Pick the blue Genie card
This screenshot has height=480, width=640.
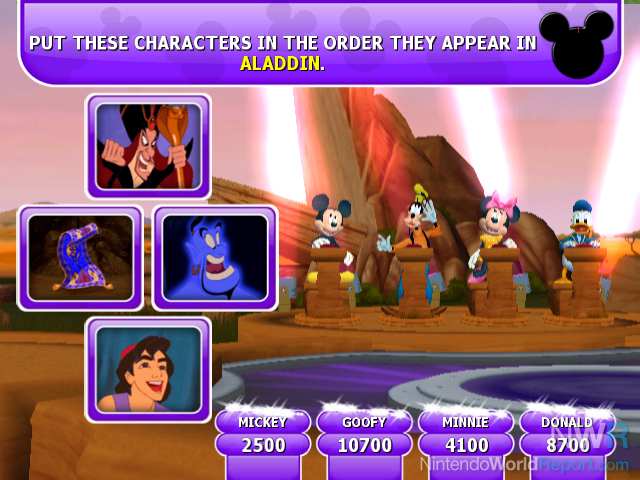click(x=214, y=258)
